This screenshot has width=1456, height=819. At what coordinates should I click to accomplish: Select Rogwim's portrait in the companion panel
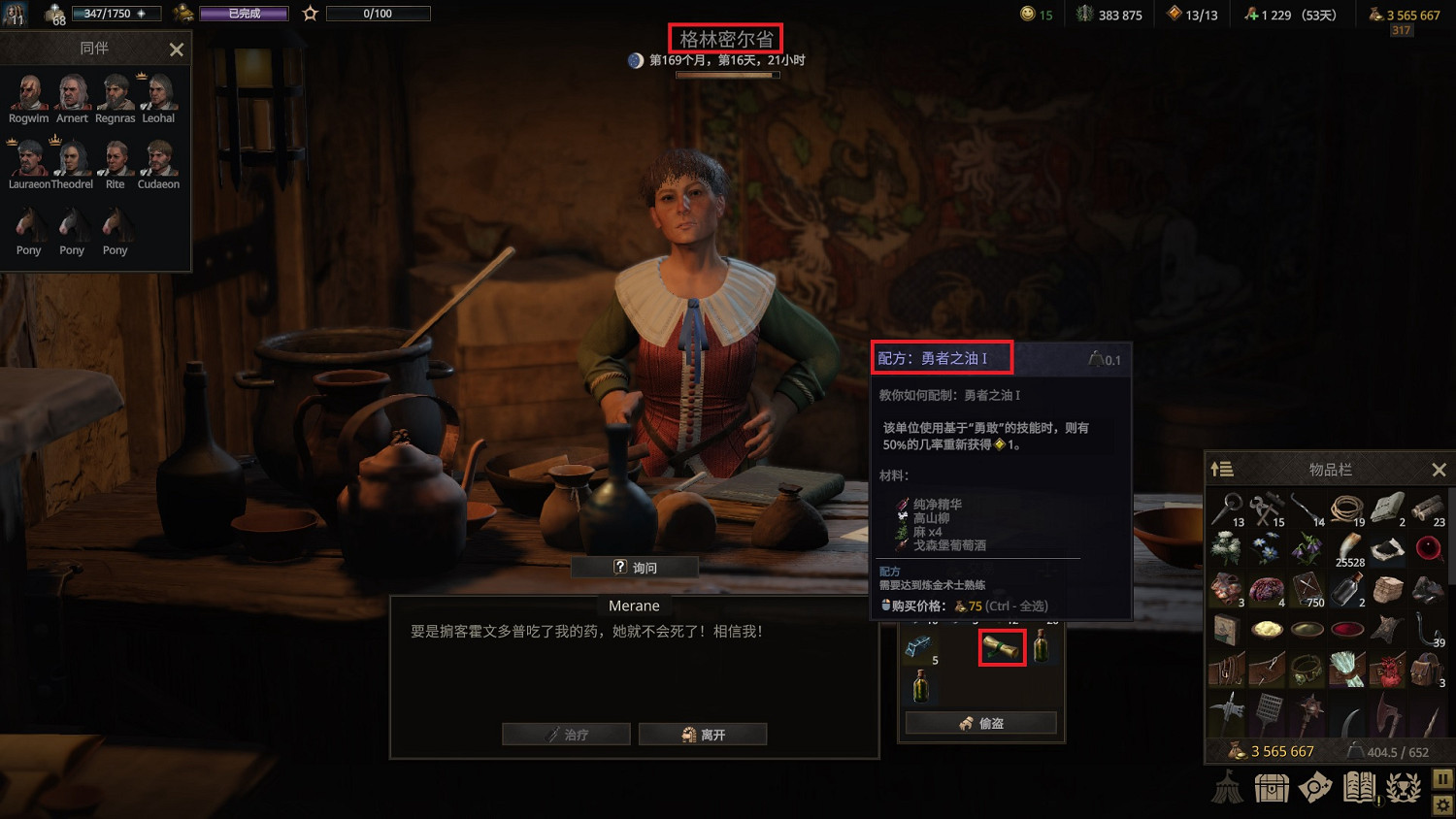pyautogui.click(x=27, y=94)
